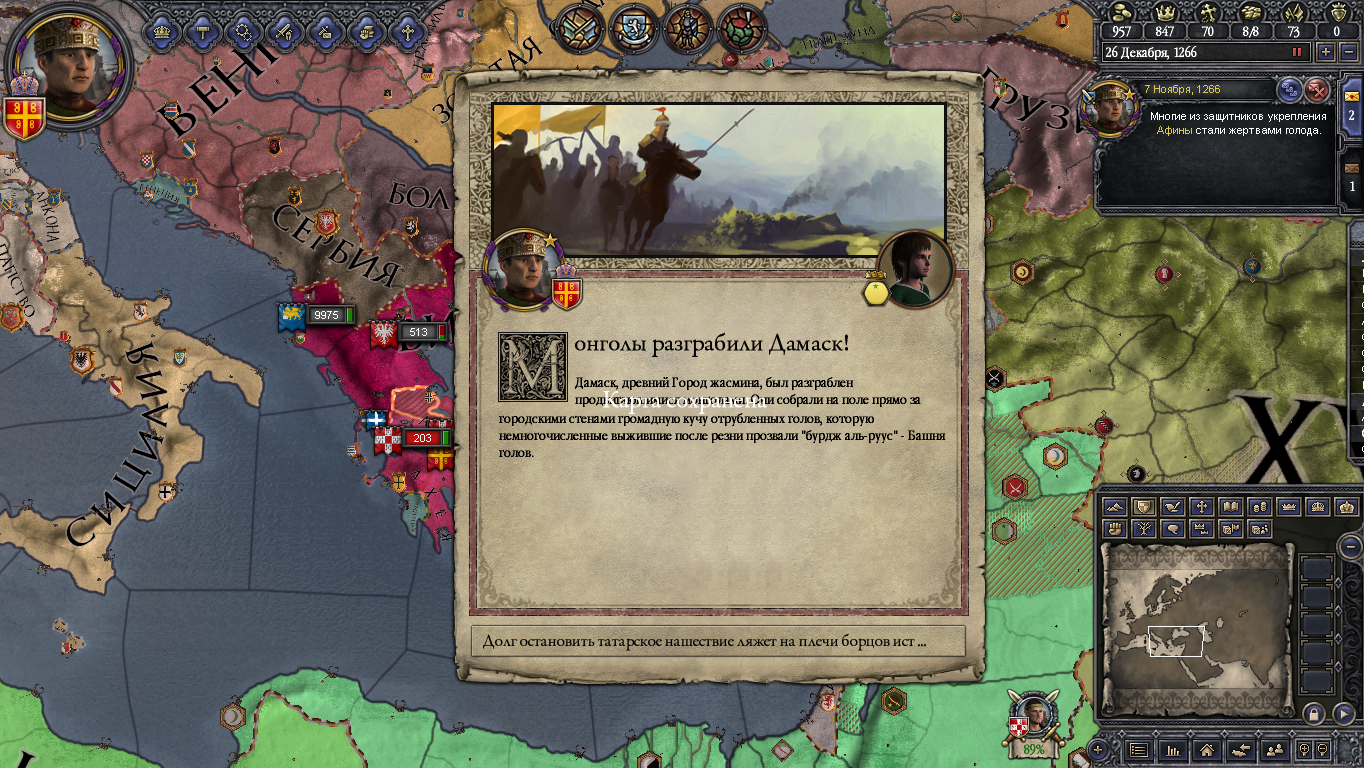1364x768 pixels.
Task: Decrease game speed with the minus button
Action: pos(1347,52)
